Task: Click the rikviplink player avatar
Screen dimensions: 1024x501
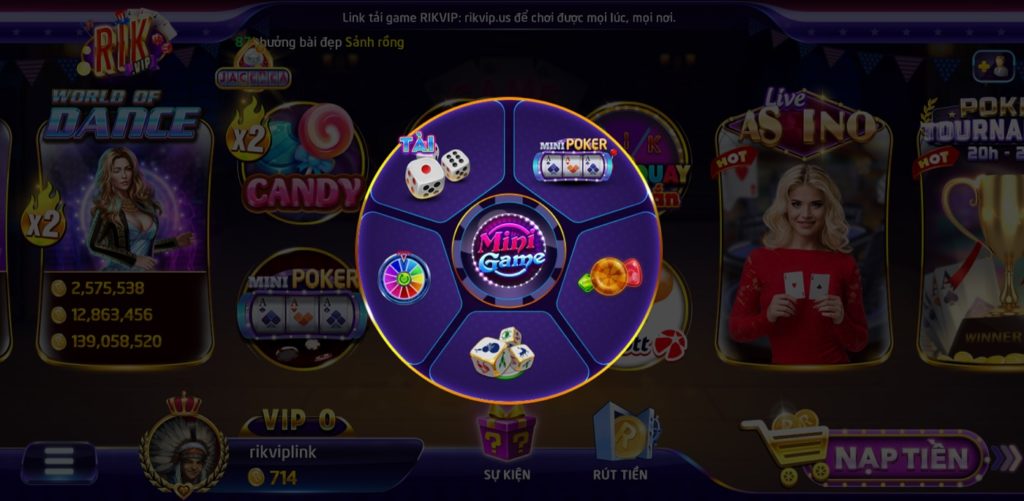Action: (183, 447)
